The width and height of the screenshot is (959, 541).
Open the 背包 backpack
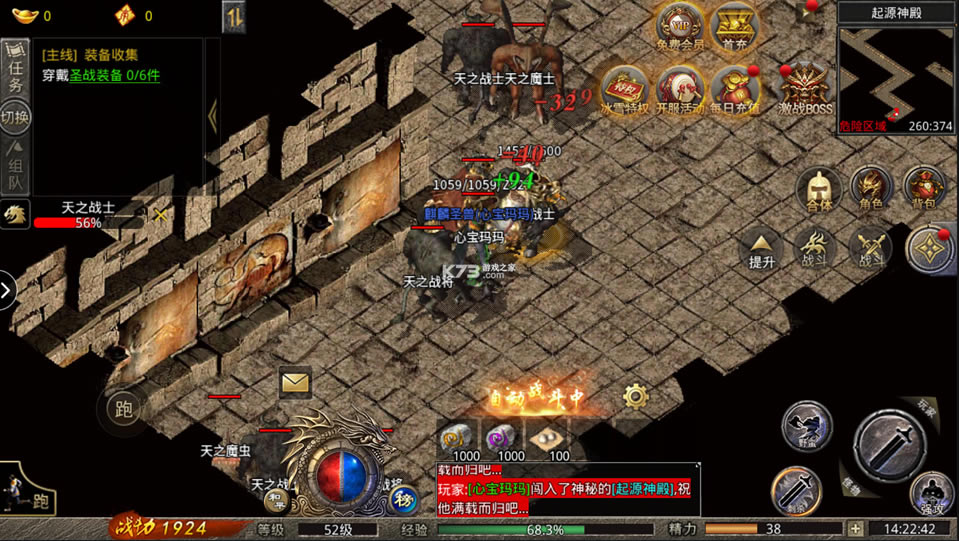[924, 186]
